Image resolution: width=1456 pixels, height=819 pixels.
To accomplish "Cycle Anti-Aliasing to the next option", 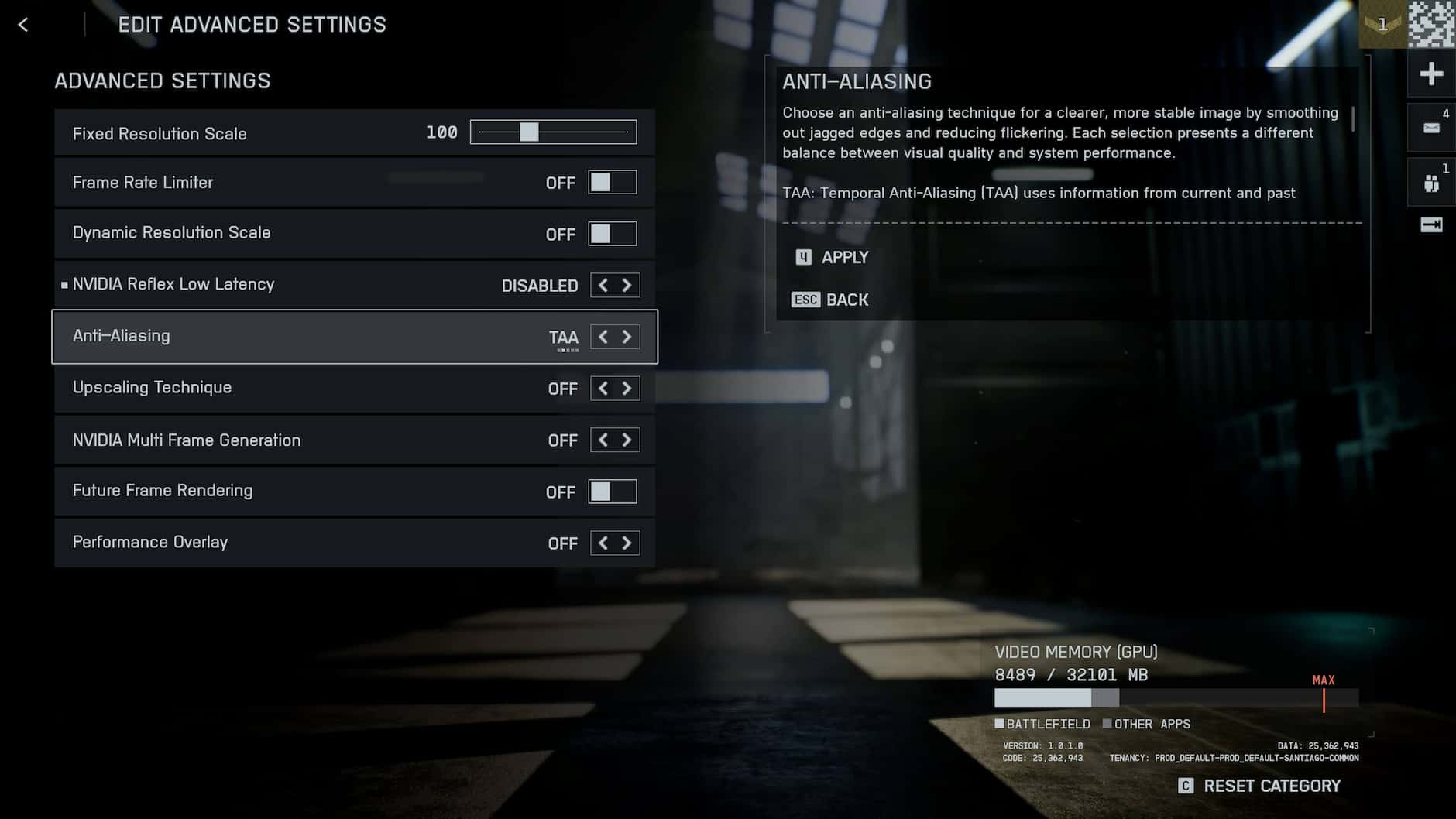I will pyautogui.click(x=627, y=337).
